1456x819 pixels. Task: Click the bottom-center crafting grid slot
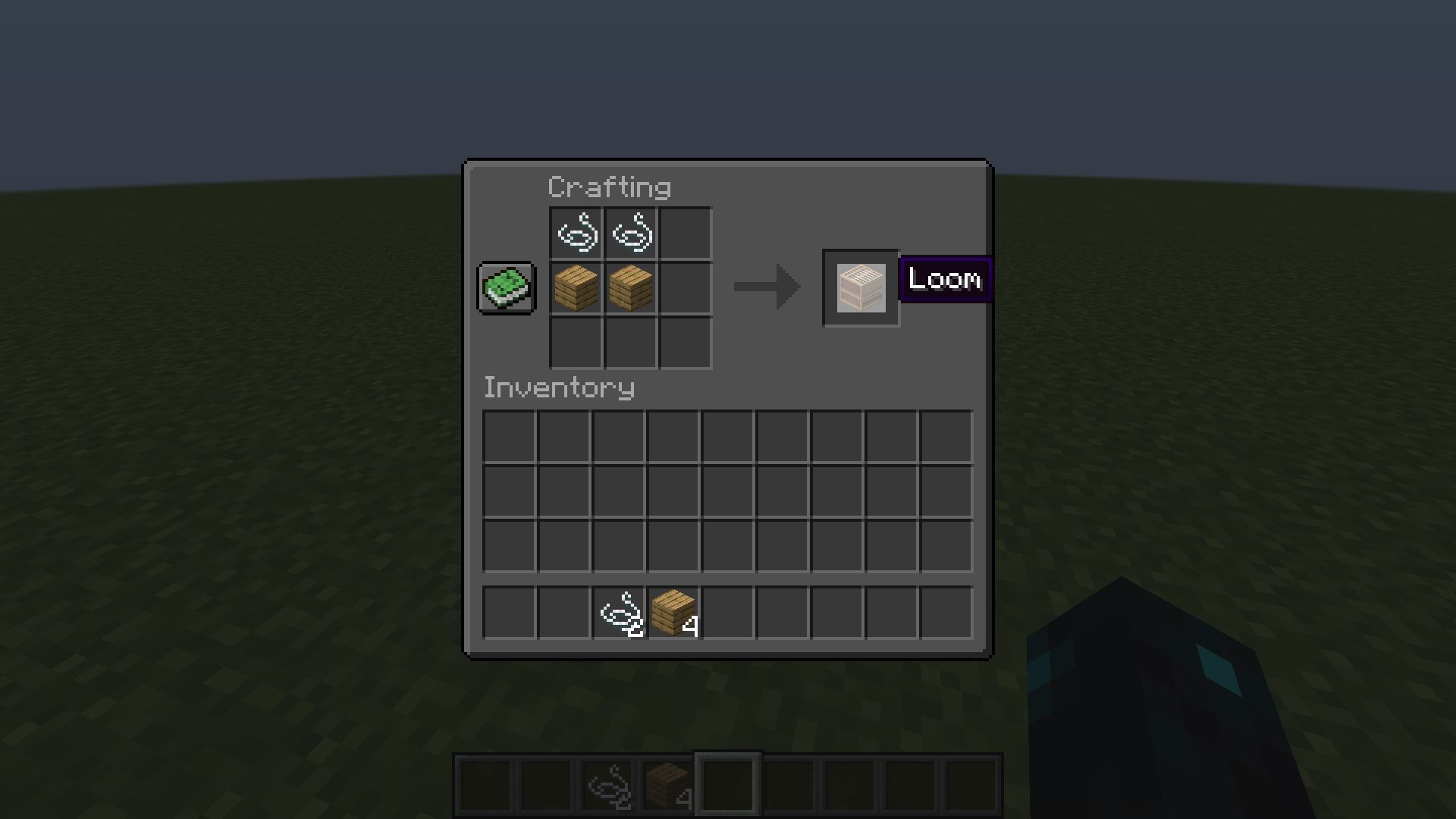pyautogui.click(x=630, y=344)
